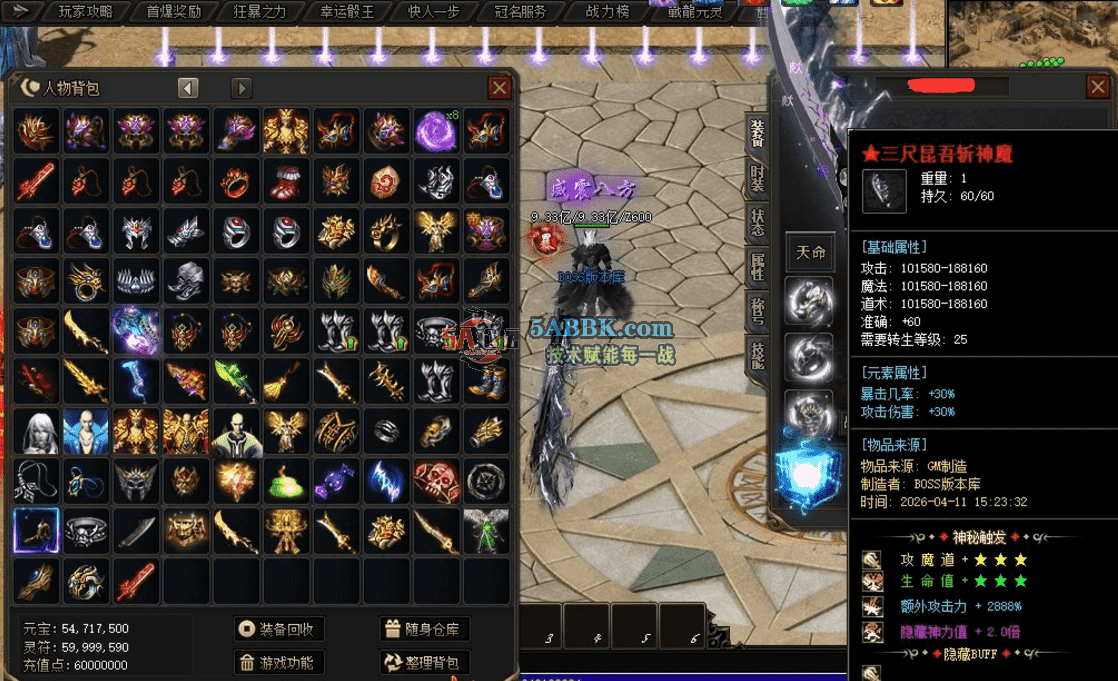The image size is (1118, 681).
Task: Show the 战力榜 power ranking
Action: 608,12
